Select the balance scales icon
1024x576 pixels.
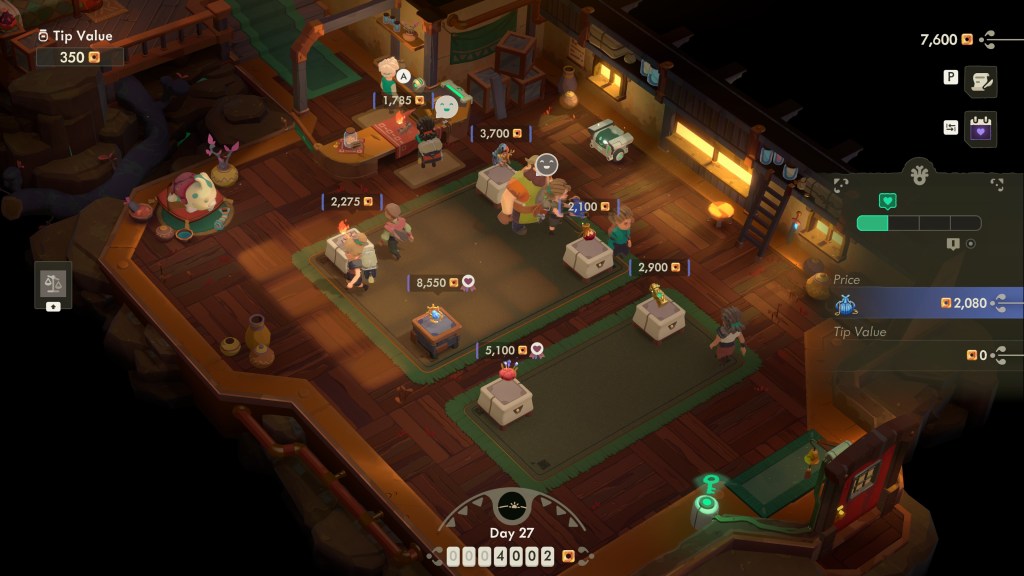53,281
